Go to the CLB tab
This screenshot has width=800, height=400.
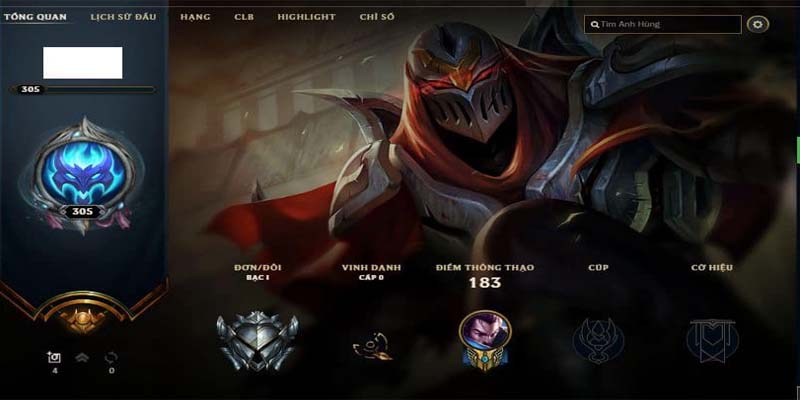[x=244, y=17]
